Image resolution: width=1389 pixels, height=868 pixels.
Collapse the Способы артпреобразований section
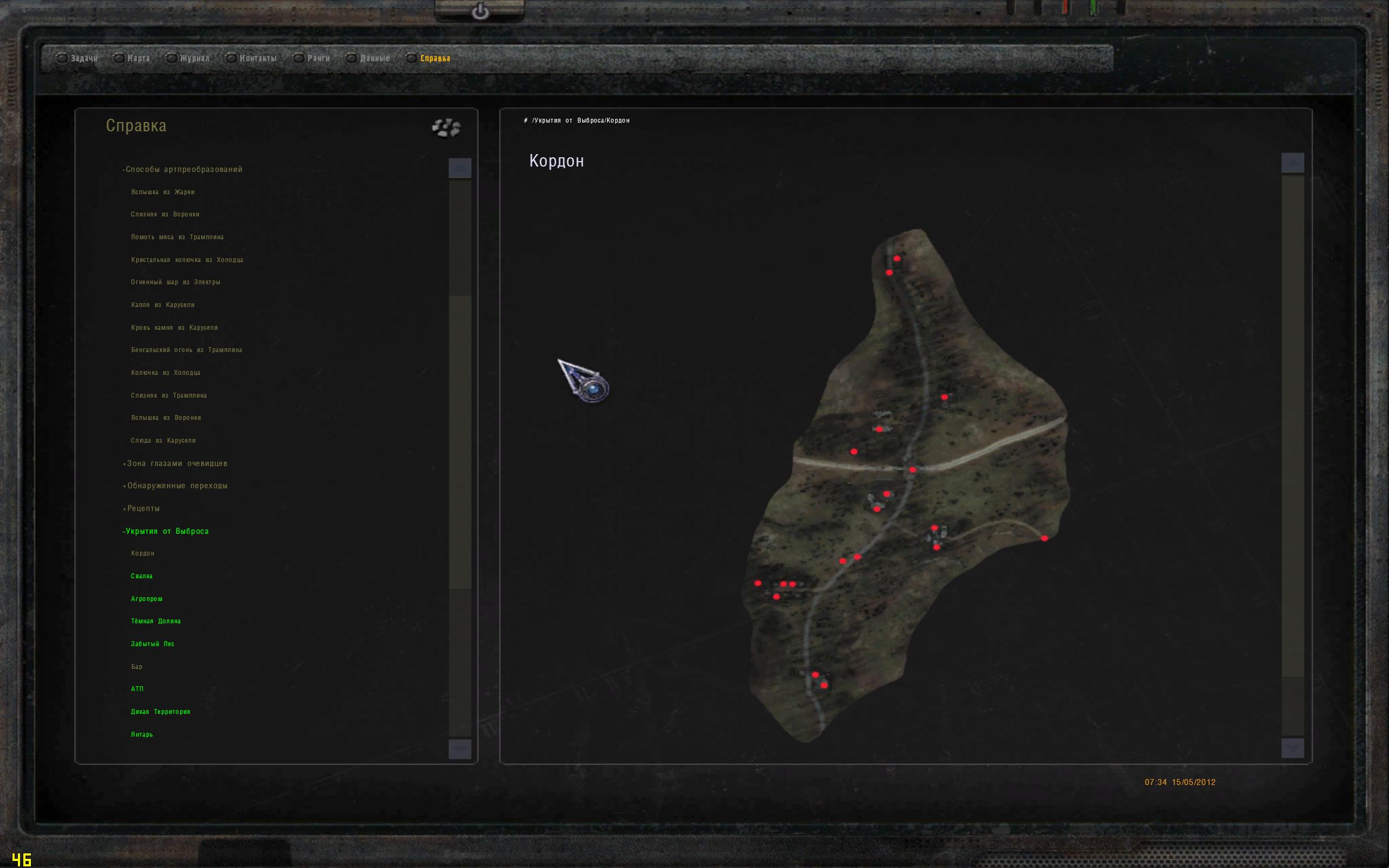tap(182, 169)
